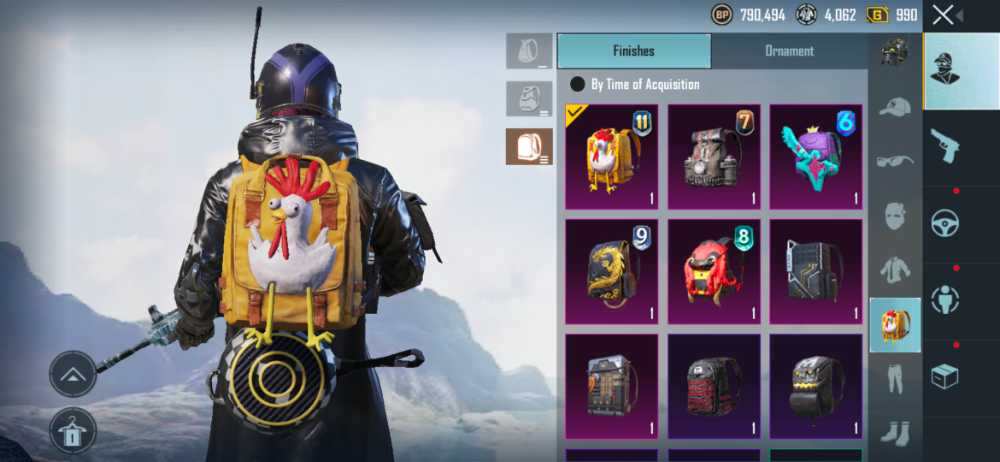Select the helmet category icon
The image size is (1000, 462).
pos(895,52)
